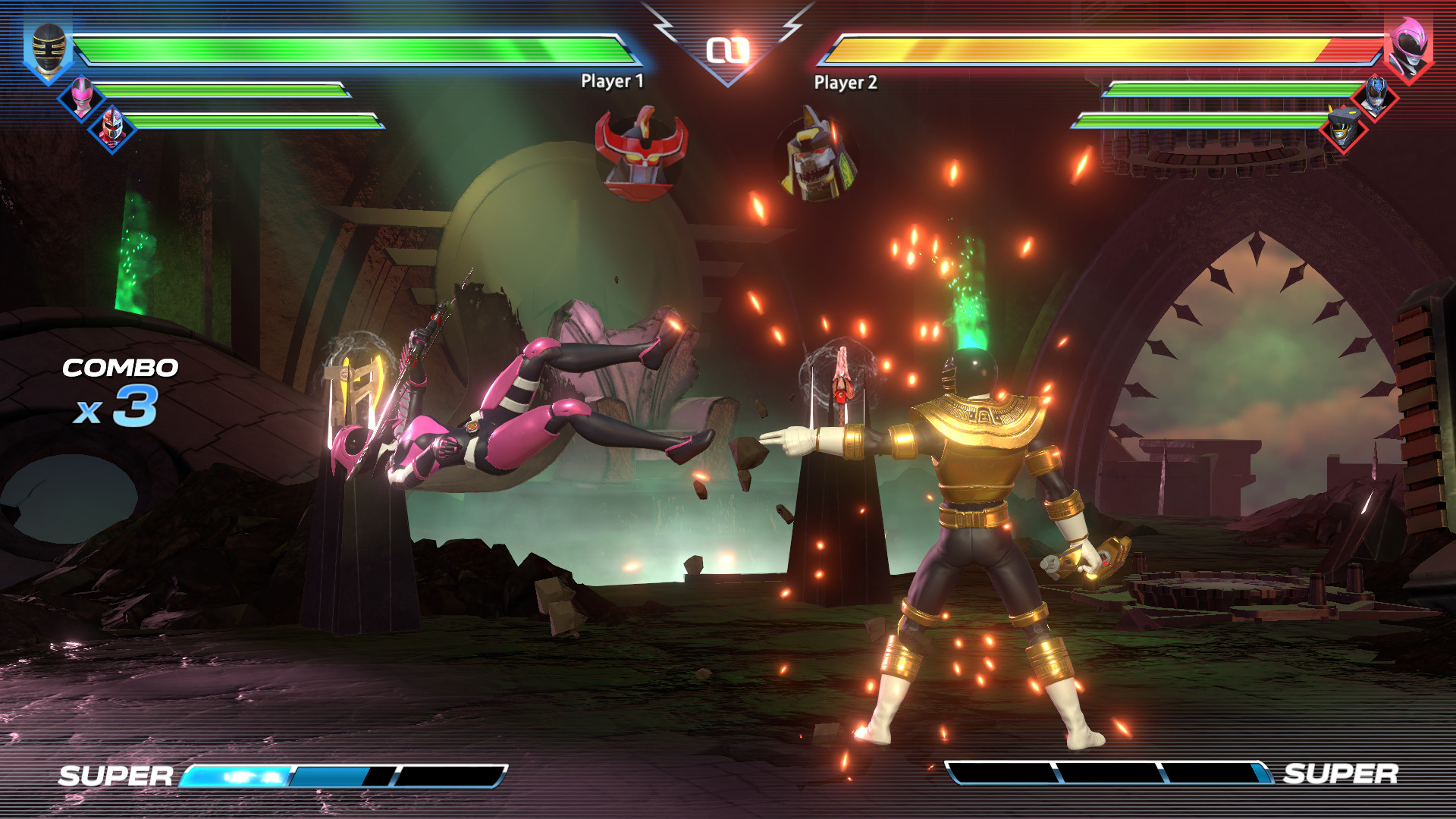1456x819 pixels.
Task: Select Lord Zedd's diamond portrait
Action: (111, 126)
